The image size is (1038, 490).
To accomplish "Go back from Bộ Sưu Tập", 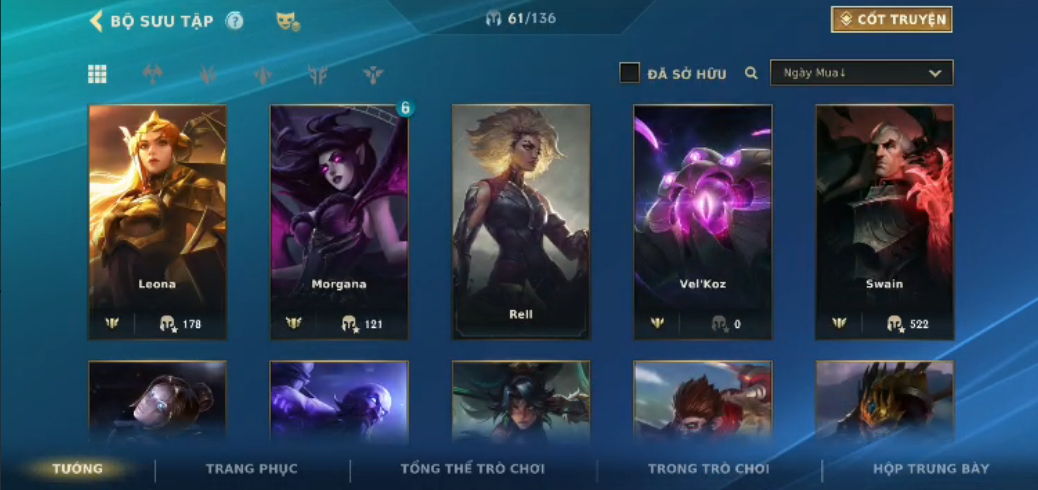I will pos(97,21).
